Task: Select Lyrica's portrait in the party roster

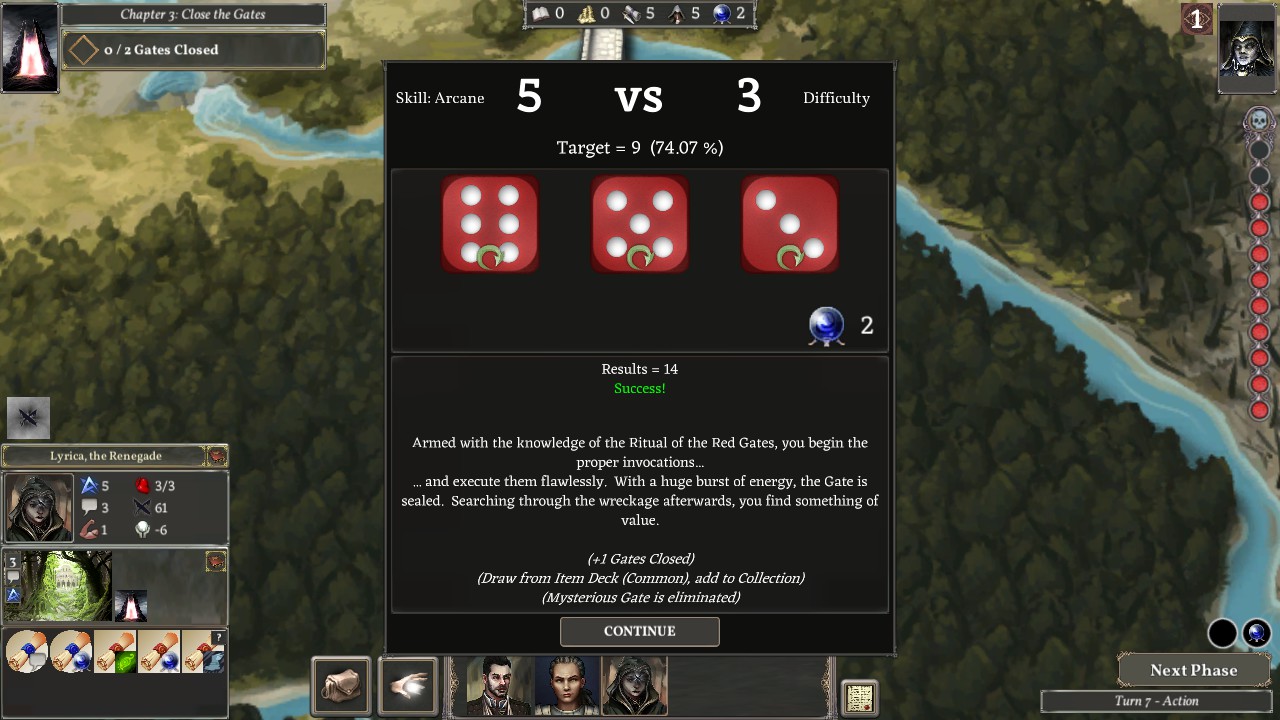Action: (633, 686)
